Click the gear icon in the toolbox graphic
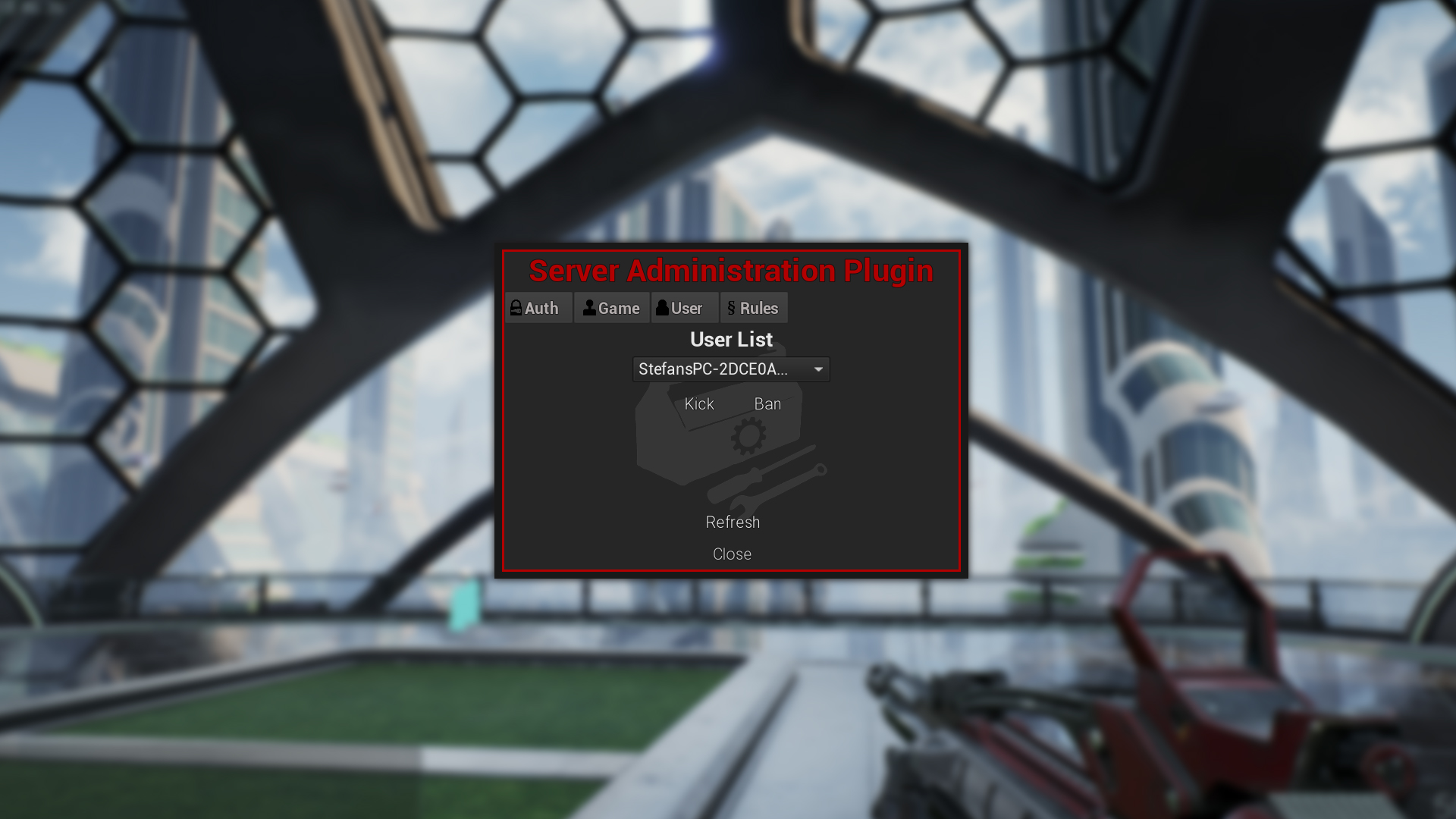The width and height of the screenshot is (1456, 819). tap(749, 436)
